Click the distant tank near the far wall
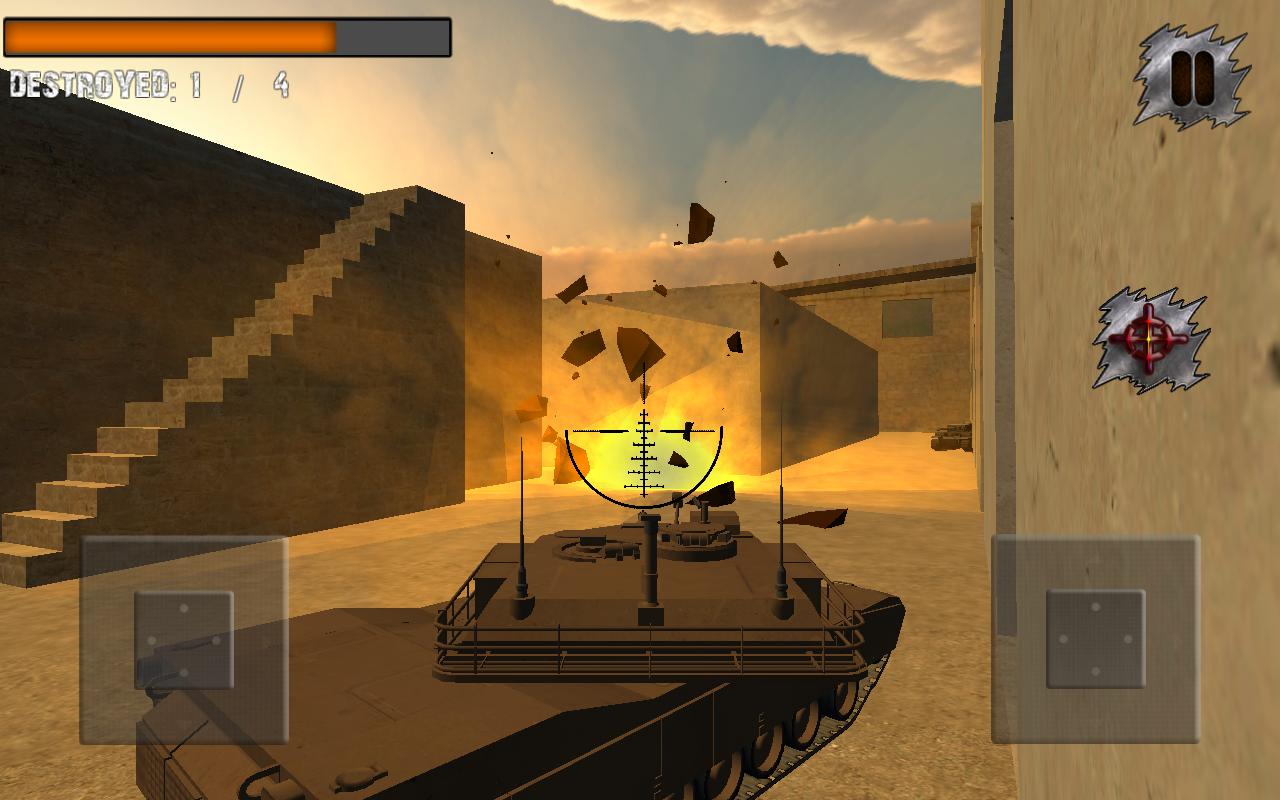Viewport: 1280px width, 800px height. (950, 435)
